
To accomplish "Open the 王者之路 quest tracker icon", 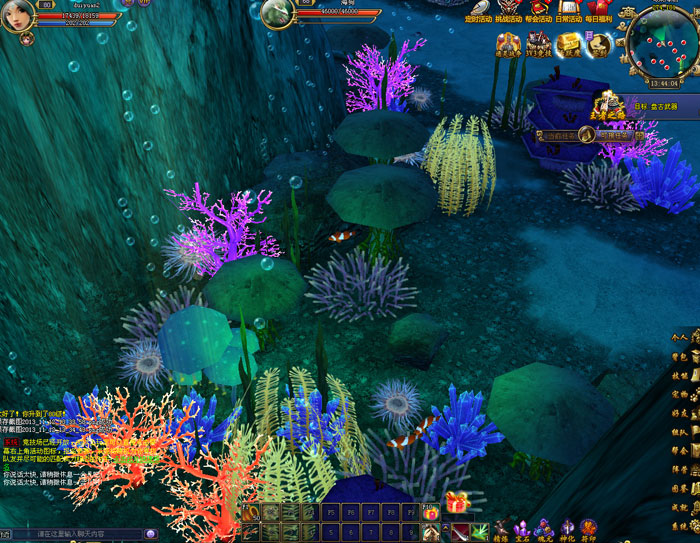I will tap(609, 104).
